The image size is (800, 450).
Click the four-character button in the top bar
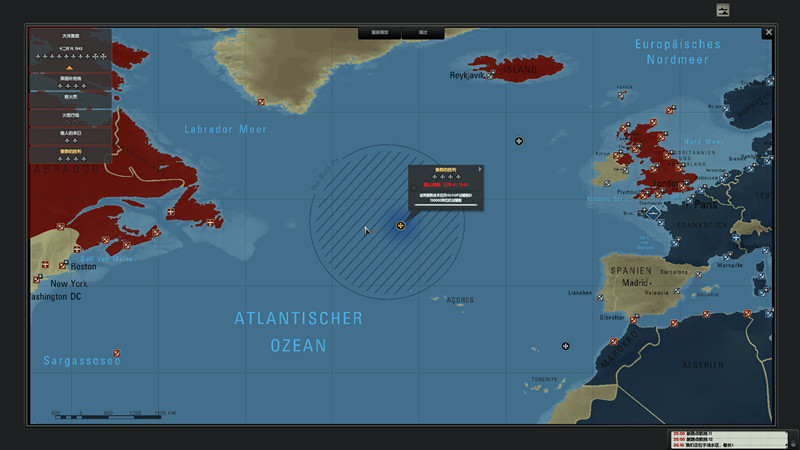coord(380,33)
